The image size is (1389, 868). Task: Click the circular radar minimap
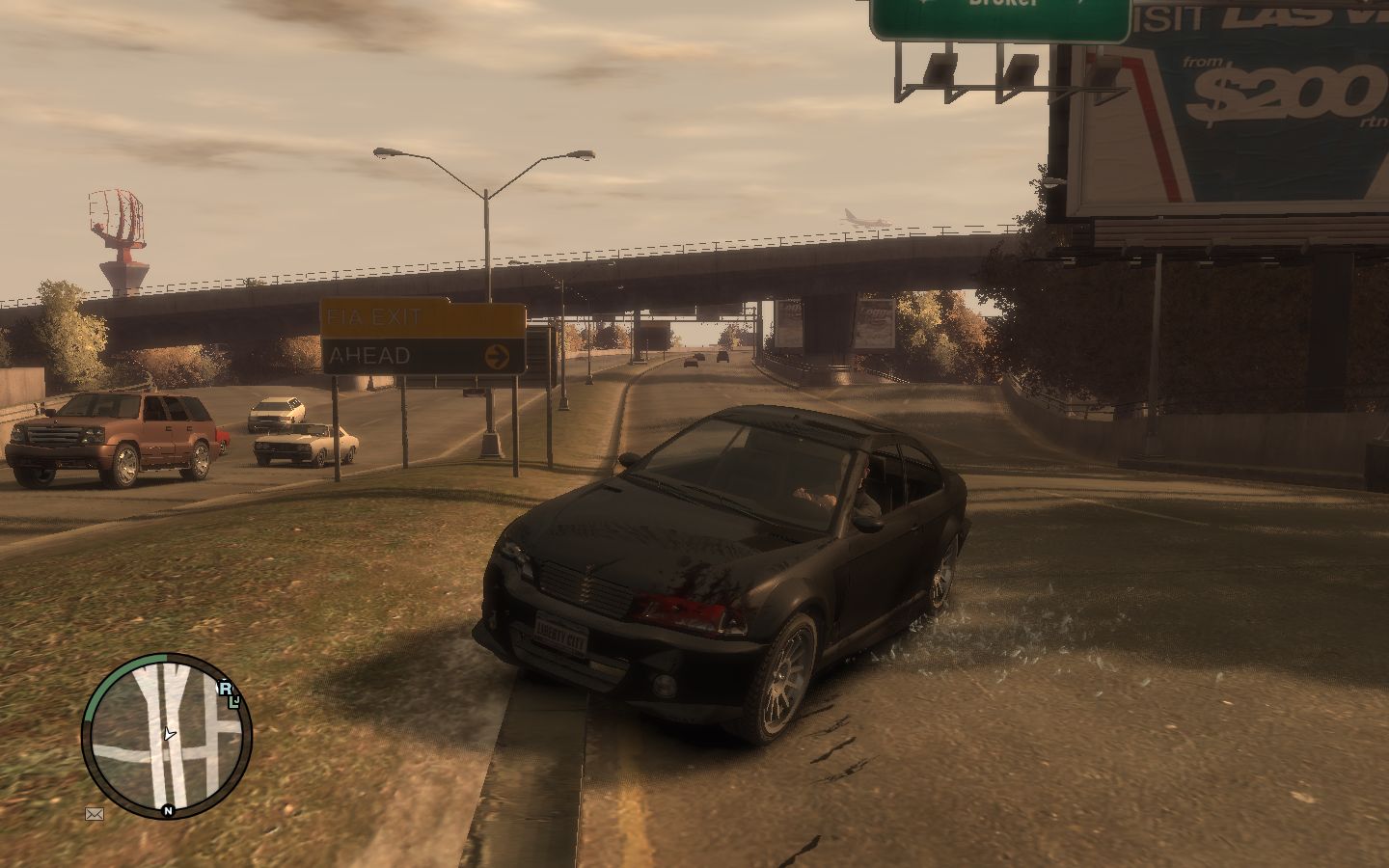tap(167, 736)
